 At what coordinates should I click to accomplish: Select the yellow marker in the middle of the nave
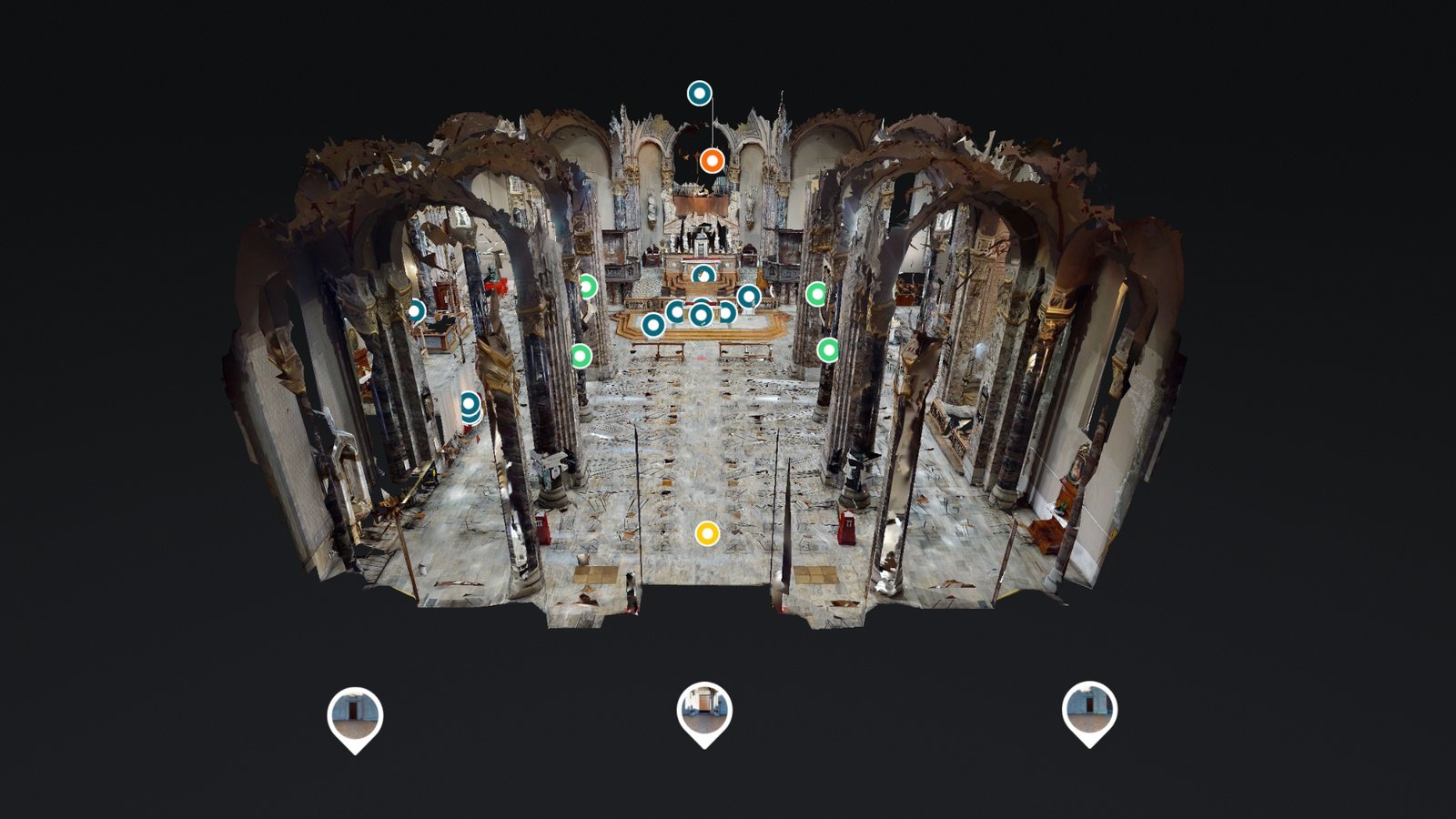709,535
